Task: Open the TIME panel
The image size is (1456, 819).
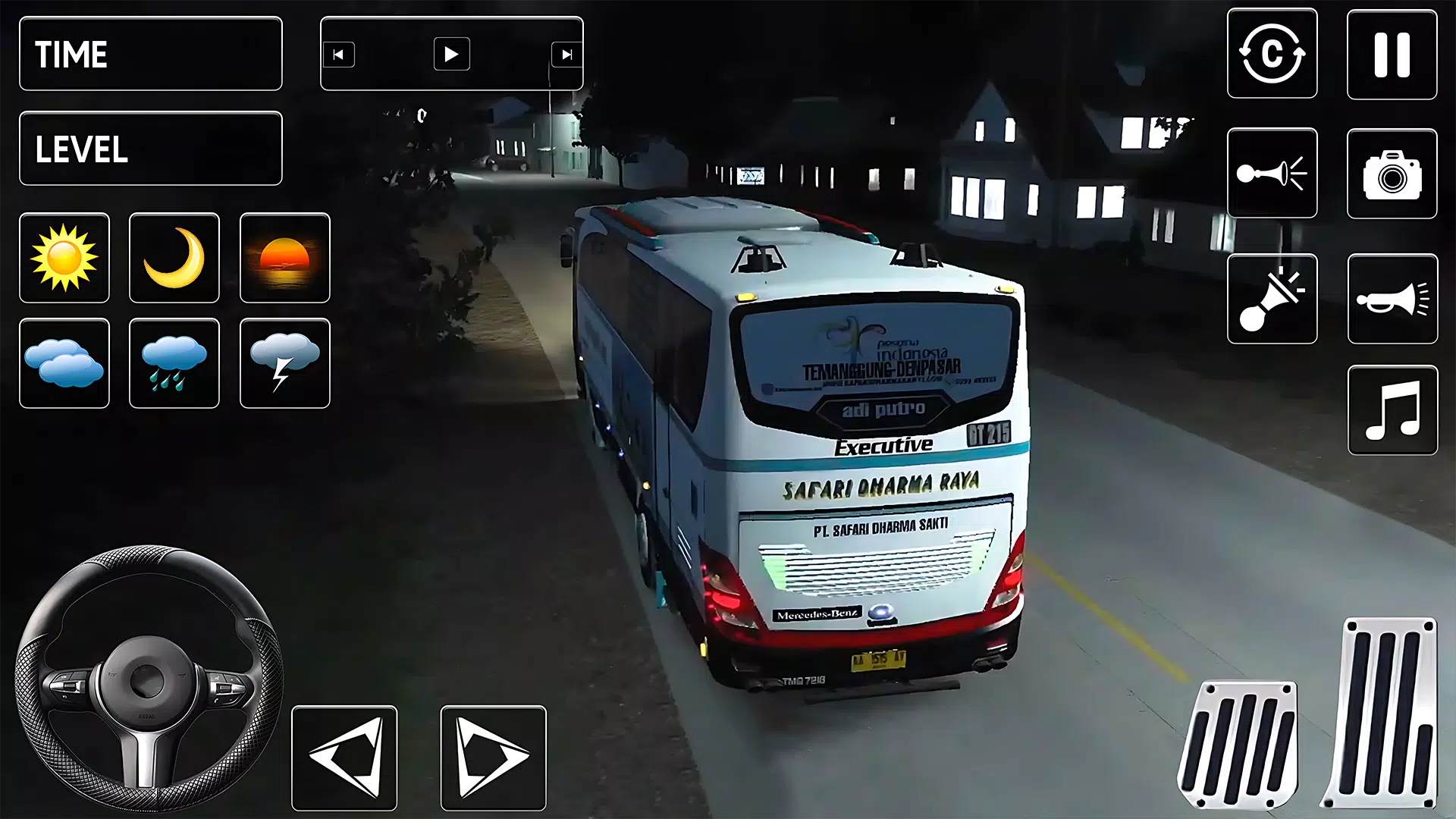Action: 149,54
